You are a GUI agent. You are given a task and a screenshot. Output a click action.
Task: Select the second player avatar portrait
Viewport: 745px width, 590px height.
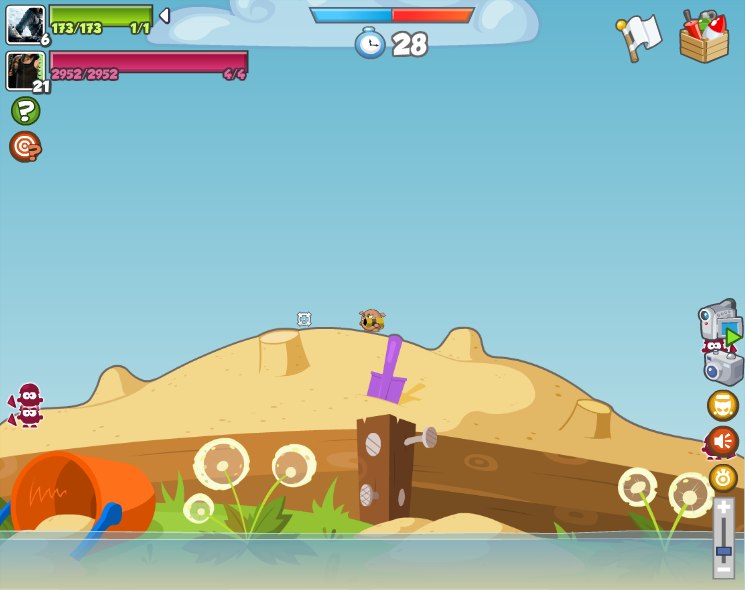(25, 71)
